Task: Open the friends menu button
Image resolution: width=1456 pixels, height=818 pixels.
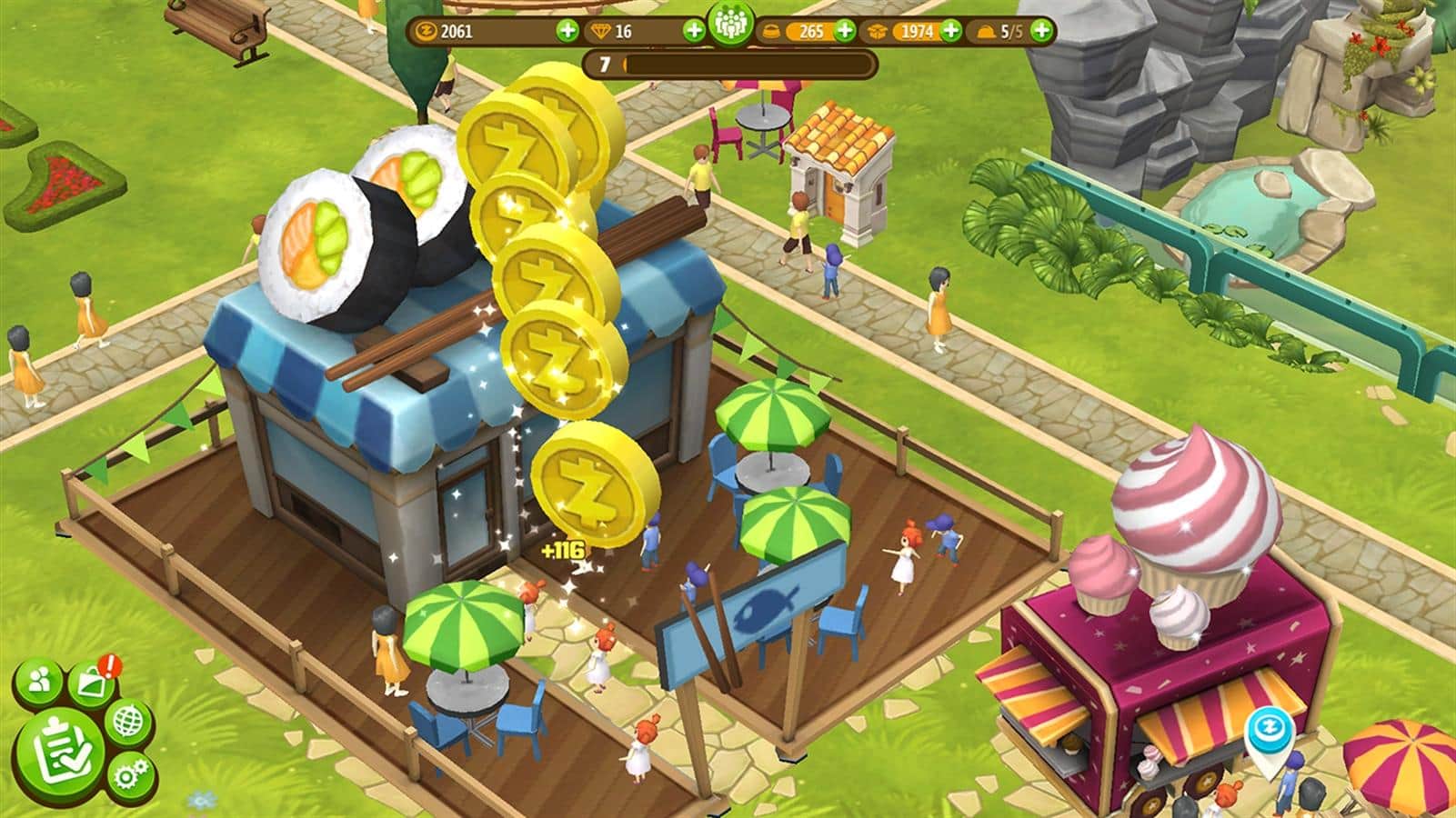Action: 40,682
